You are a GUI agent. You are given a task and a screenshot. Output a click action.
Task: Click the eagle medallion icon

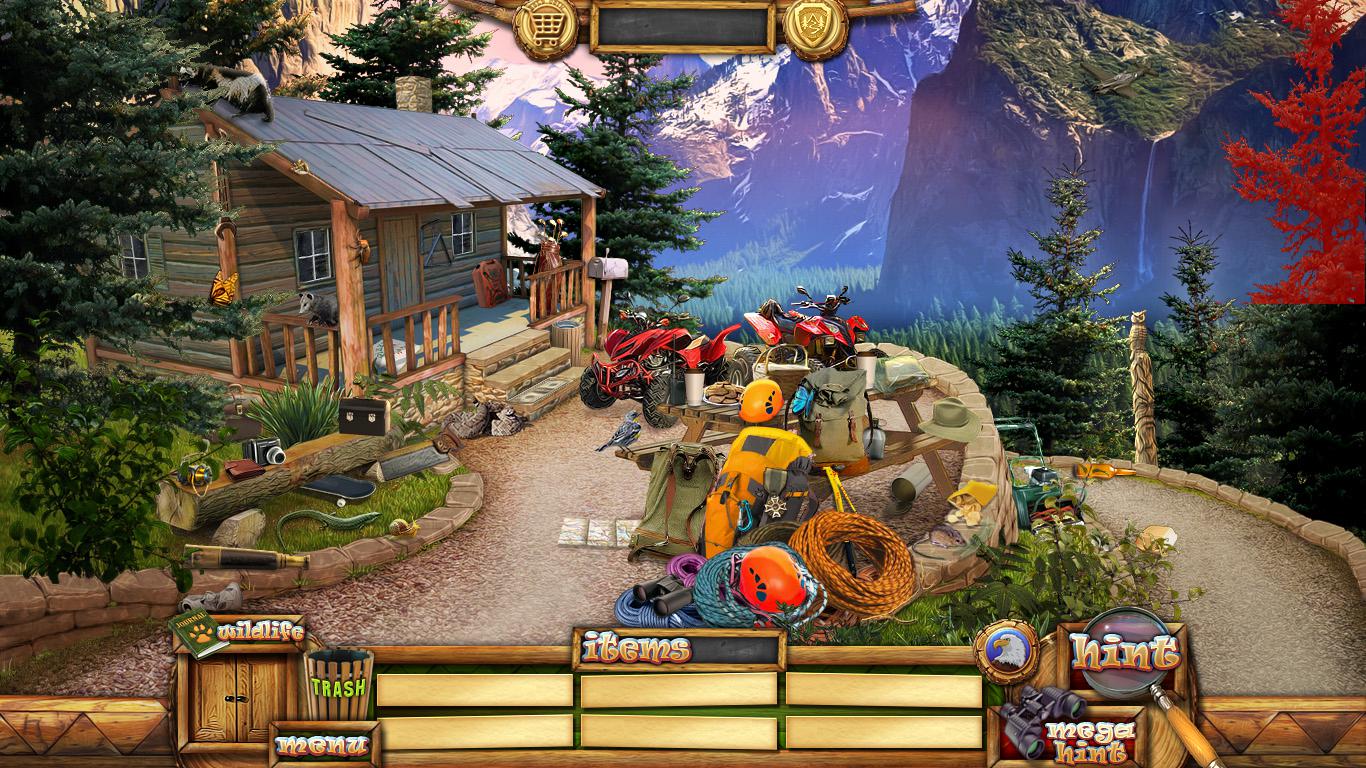(1005, 652)
